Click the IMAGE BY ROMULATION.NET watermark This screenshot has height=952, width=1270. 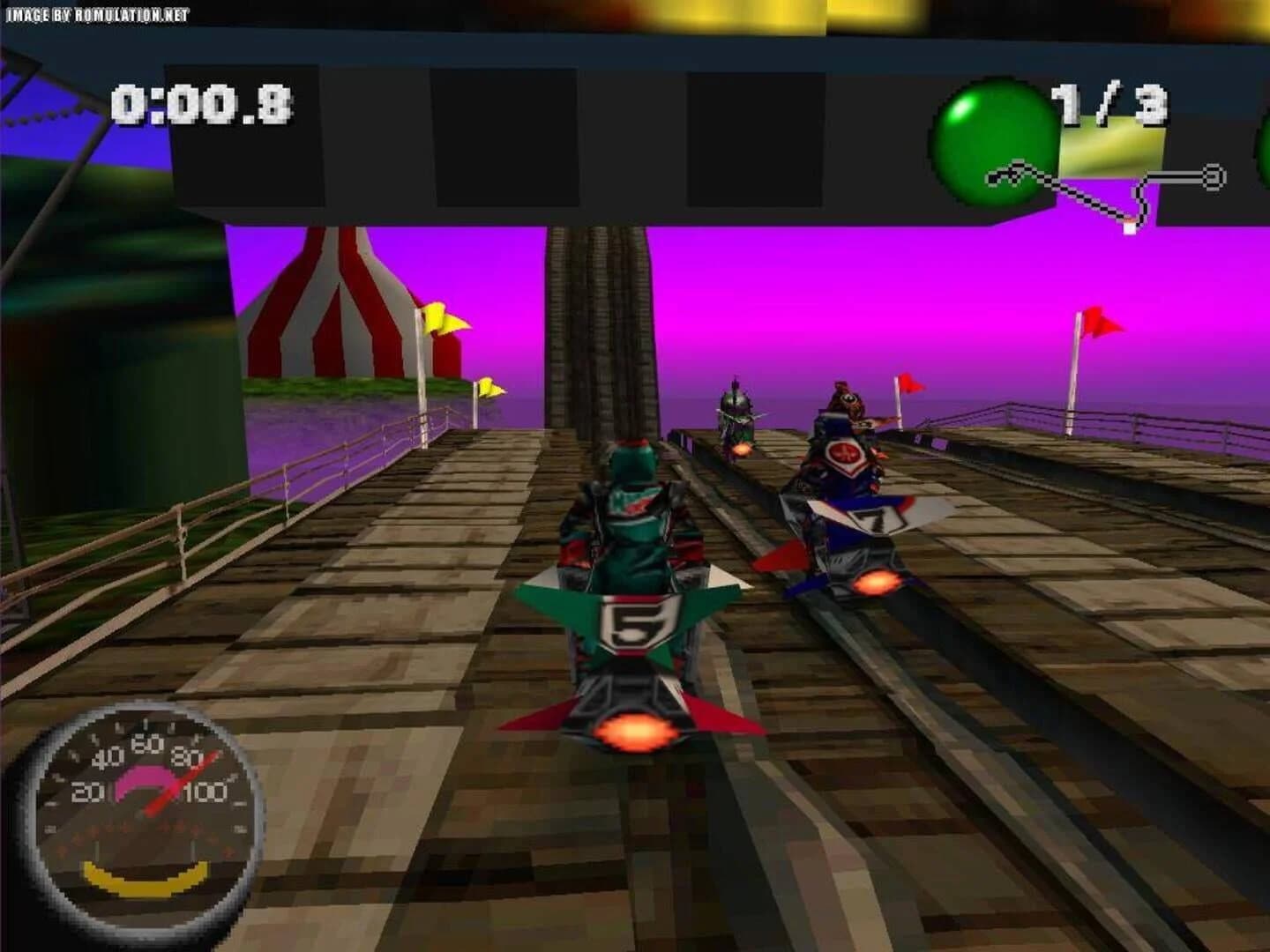[x=99, y=13]
